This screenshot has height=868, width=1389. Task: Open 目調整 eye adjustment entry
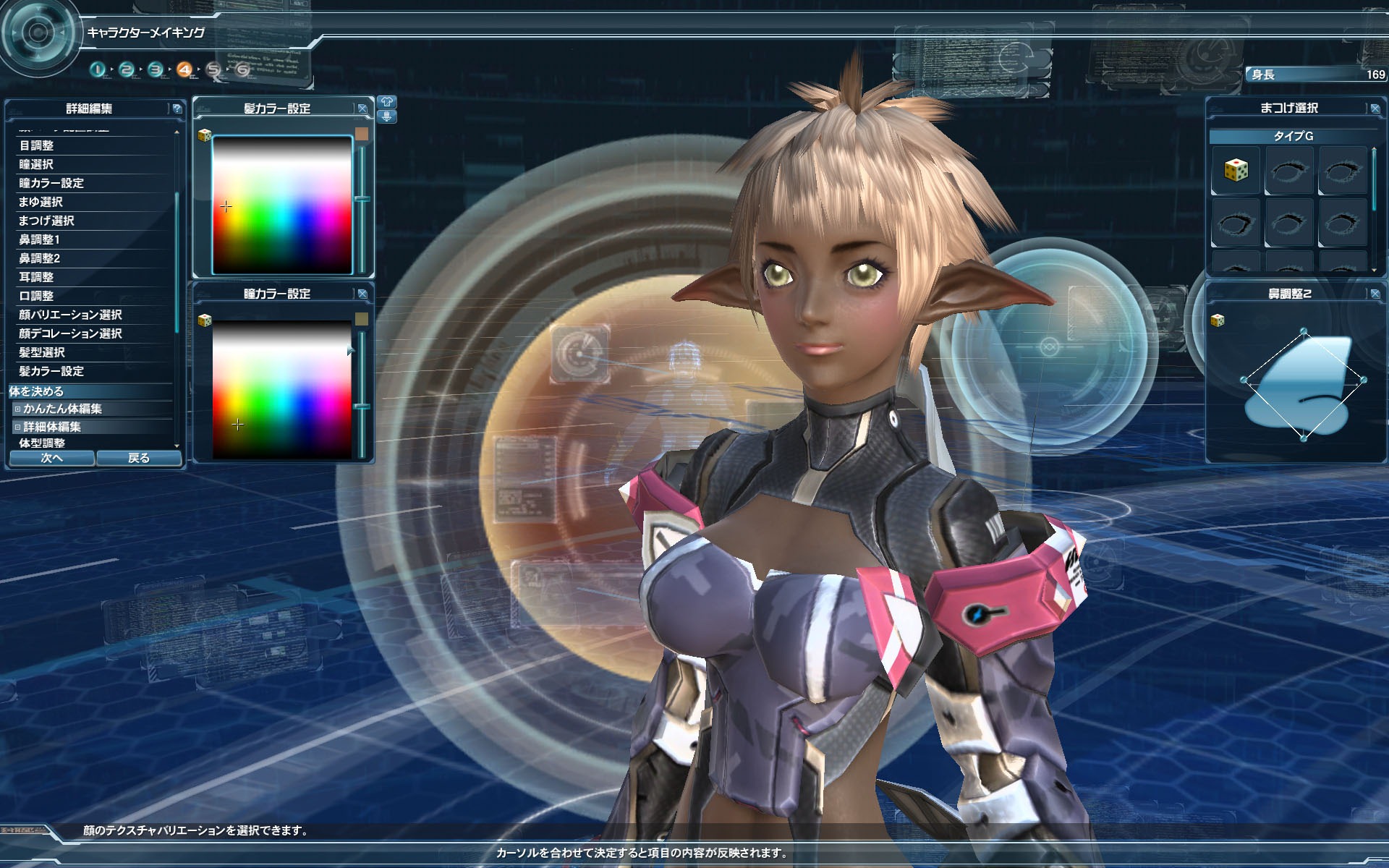(x=36, y=145)
